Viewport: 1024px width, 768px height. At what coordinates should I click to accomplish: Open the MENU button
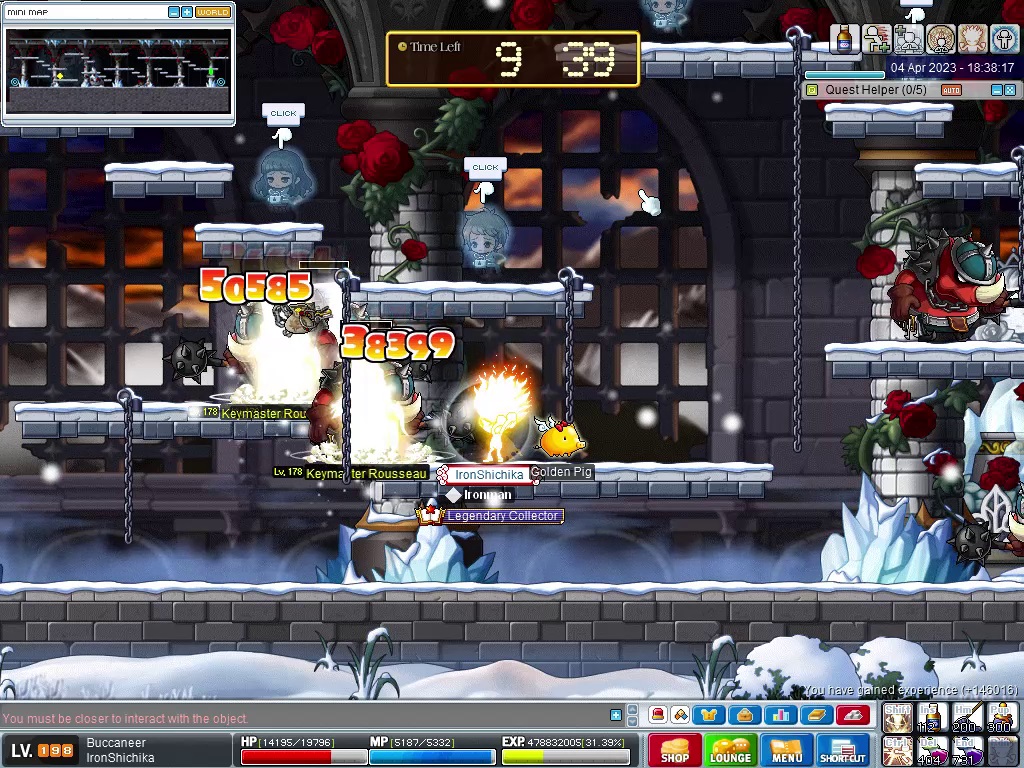(x=786, y=750)
